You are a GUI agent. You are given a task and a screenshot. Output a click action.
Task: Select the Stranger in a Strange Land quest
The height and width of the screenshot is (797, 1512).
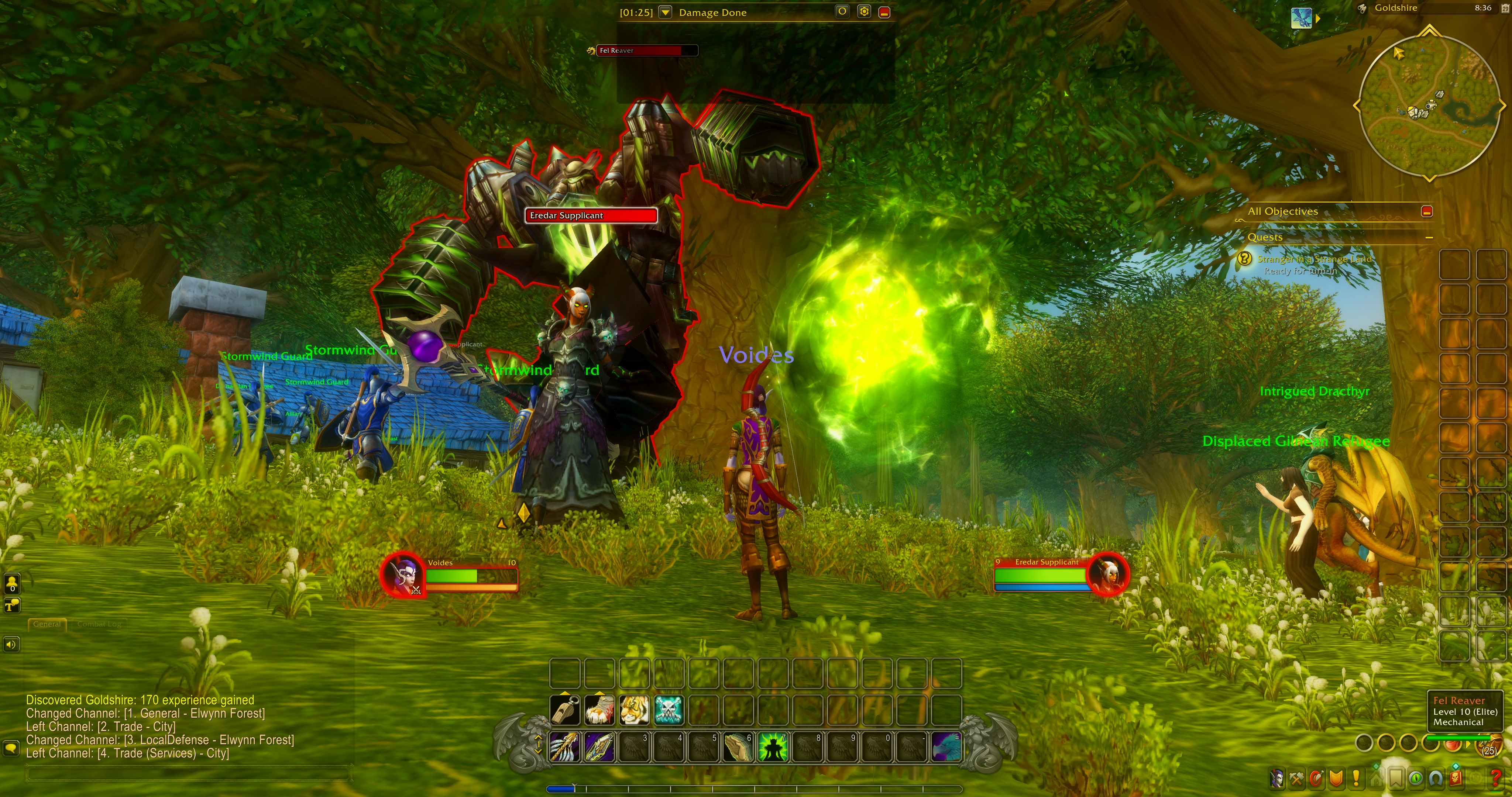tap(1314, 259)
